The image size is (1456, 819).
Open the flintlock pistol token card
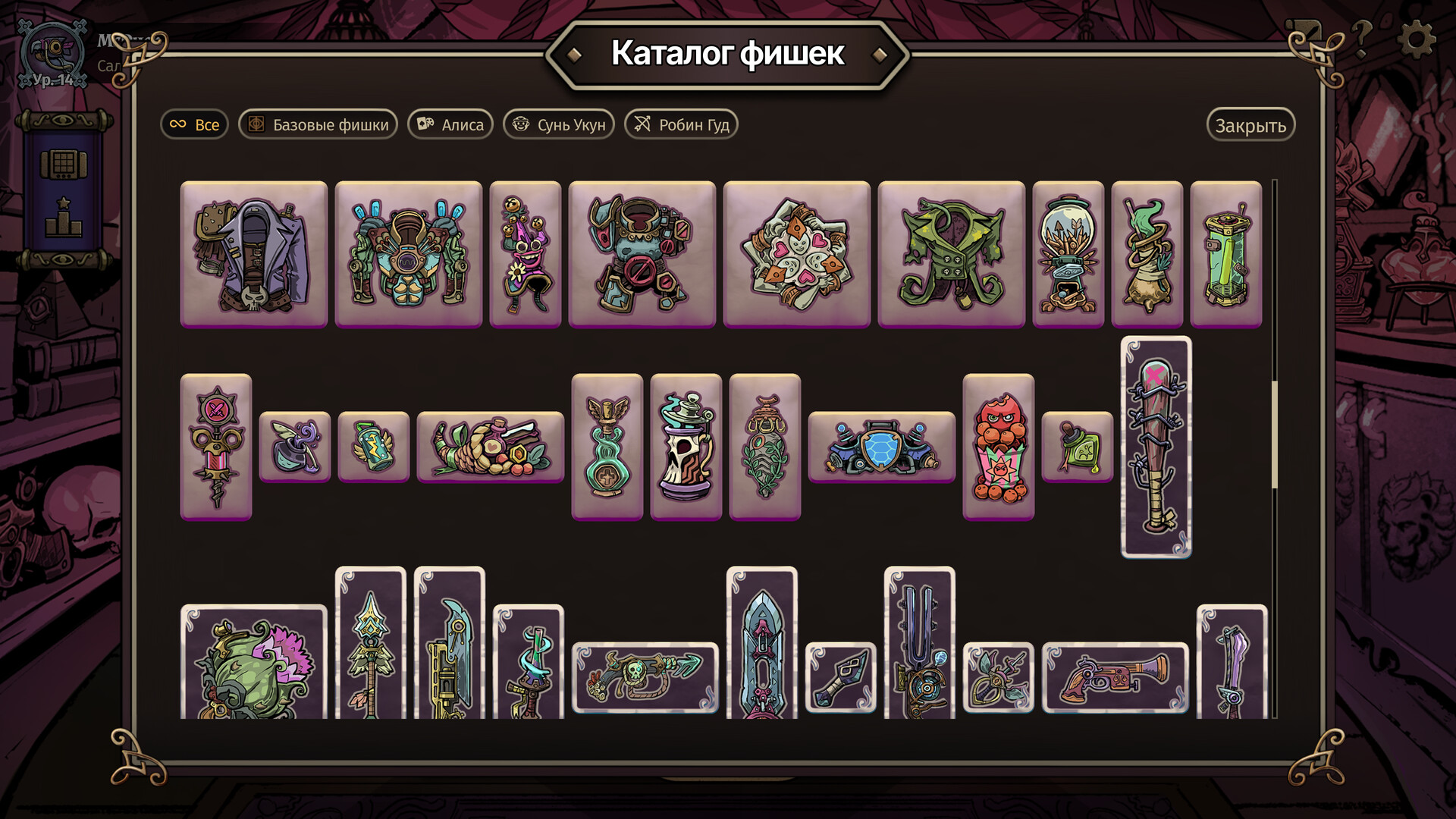[1115, 675]
